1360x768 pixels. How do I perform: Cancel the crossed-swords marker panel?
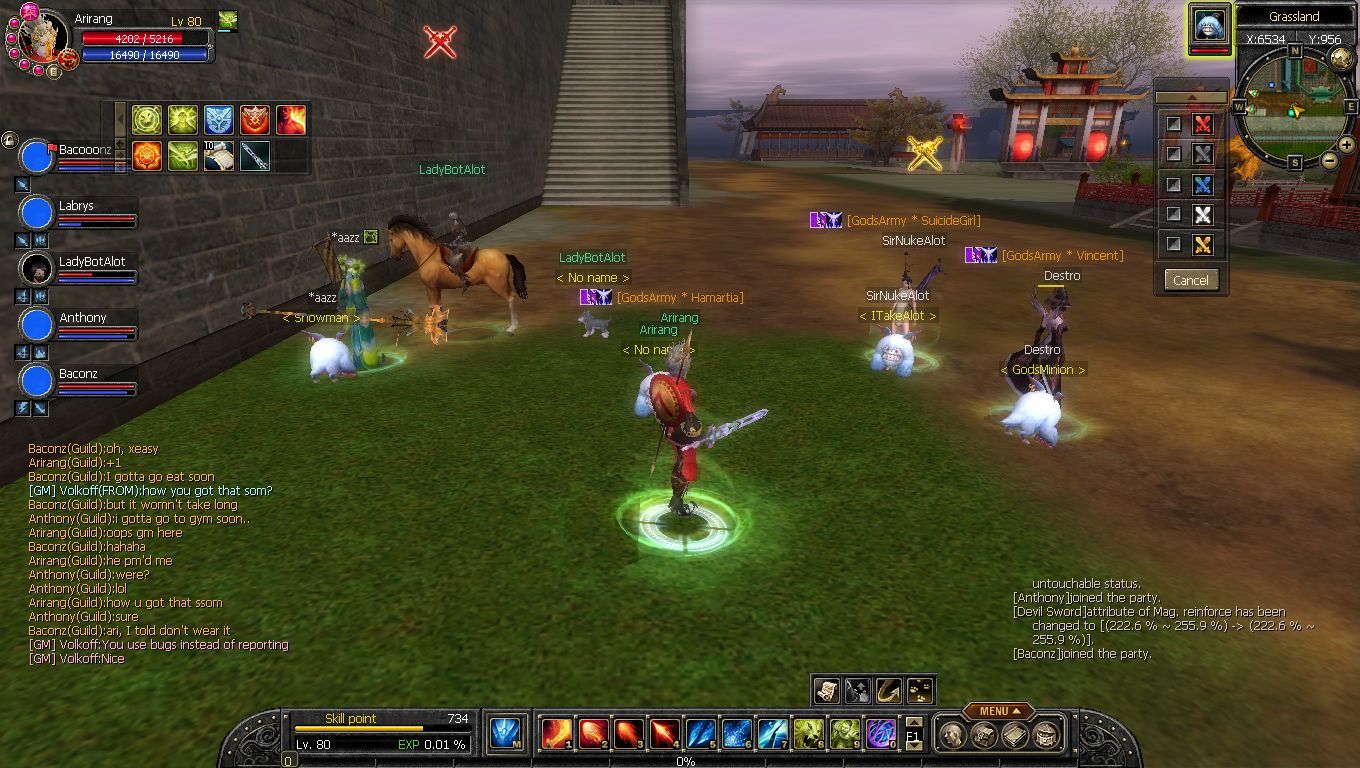[x=1190, y=280]
